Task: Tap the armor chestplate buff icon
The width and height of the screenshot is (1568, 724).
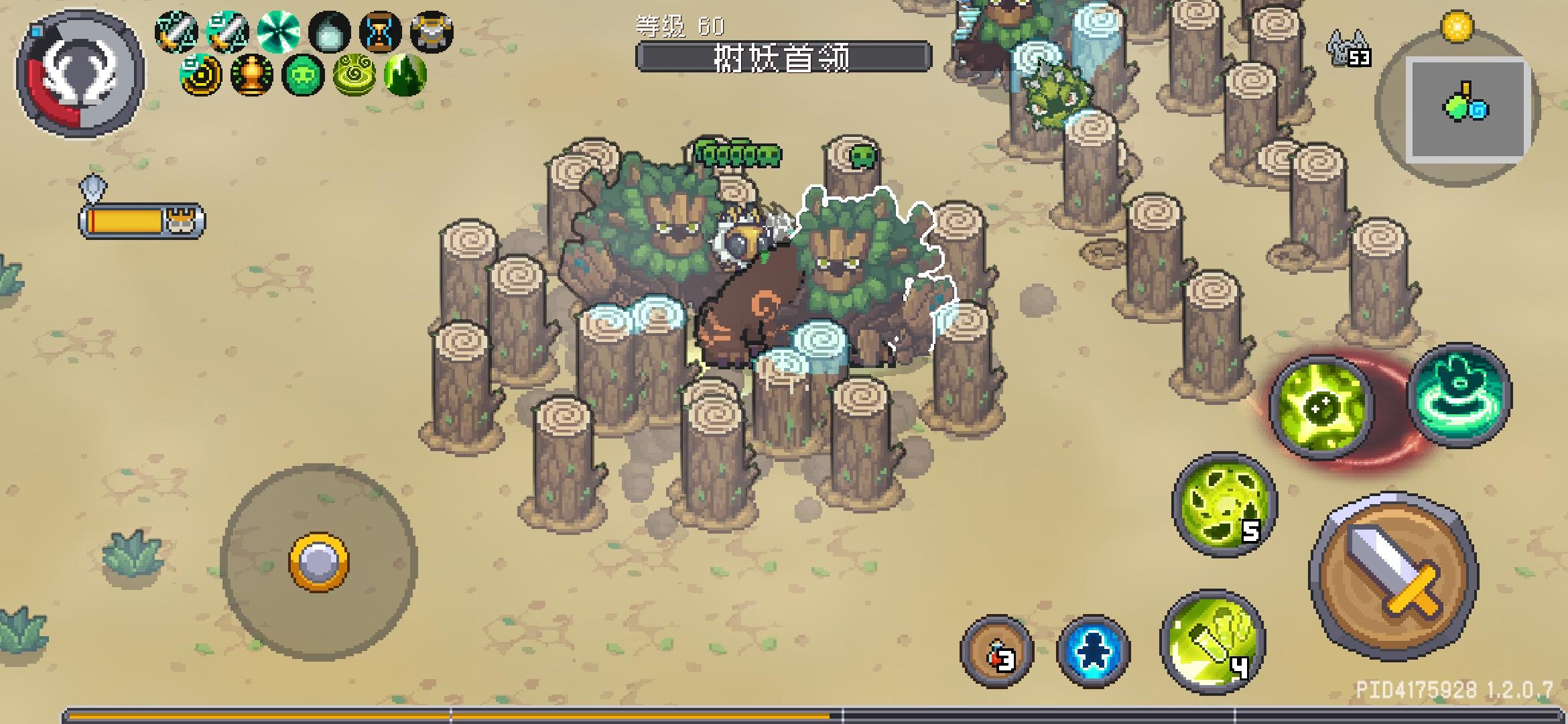Action: [431, 32]
